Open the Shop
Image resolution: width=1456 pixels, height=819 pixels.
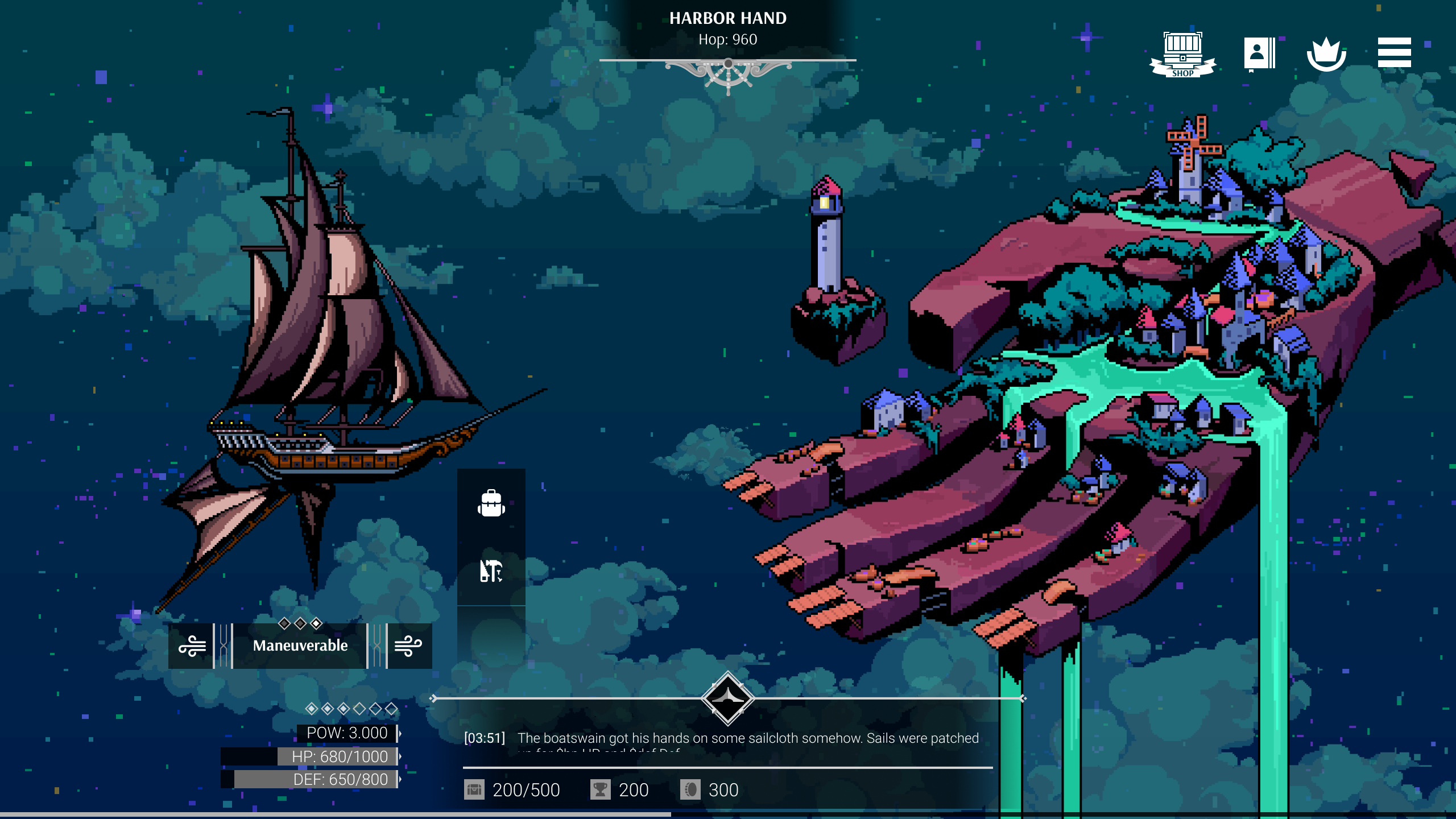pos(1182,54)
